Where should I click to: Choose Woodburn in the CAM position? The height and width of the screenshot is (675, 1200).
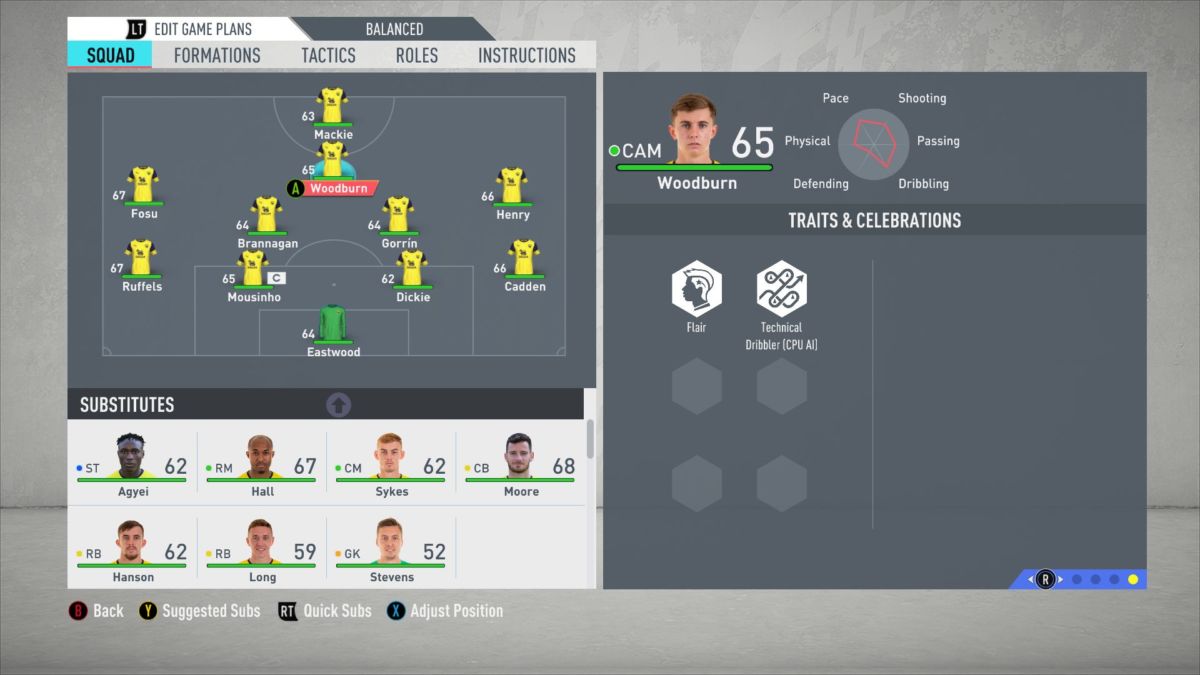pos(331,167)
